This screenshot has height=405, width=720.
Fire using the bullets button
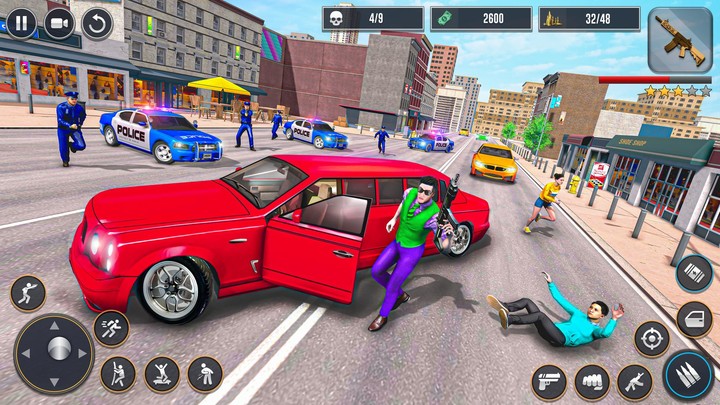(x=687, y=375)
